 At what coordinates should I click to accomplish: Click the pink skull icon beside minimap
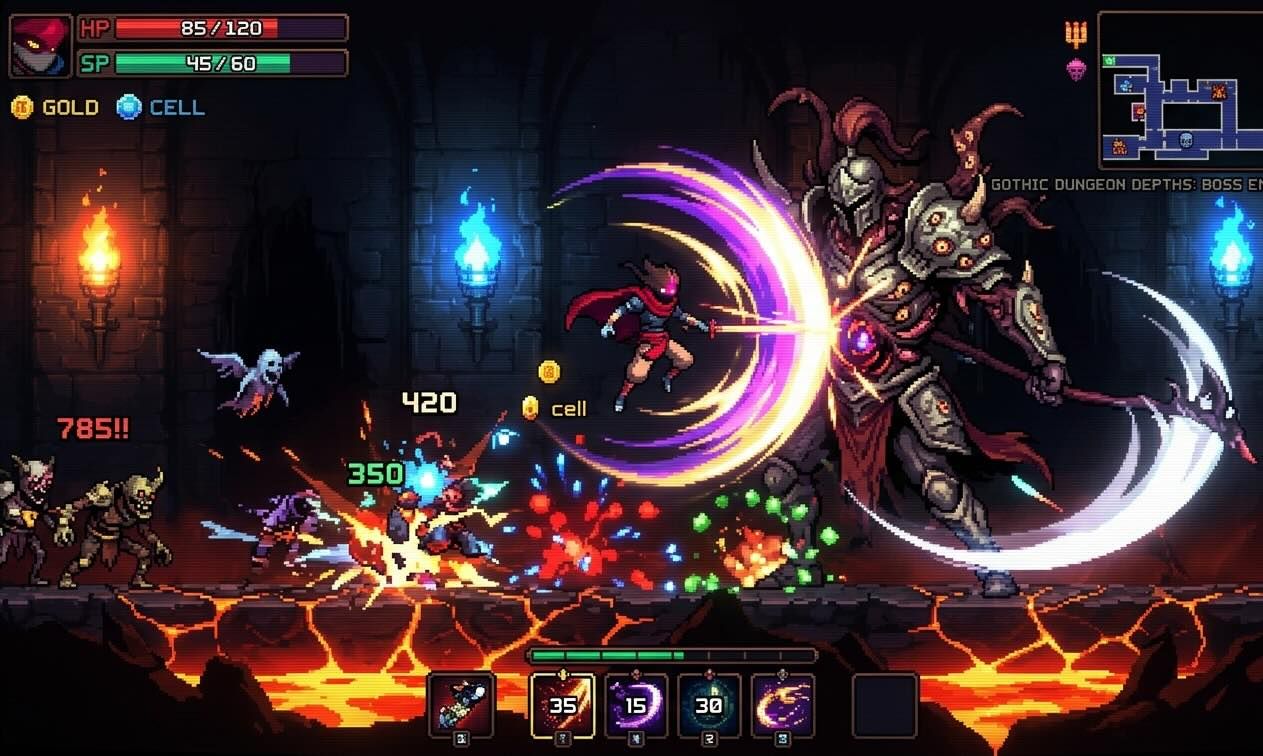[1076, 69]
